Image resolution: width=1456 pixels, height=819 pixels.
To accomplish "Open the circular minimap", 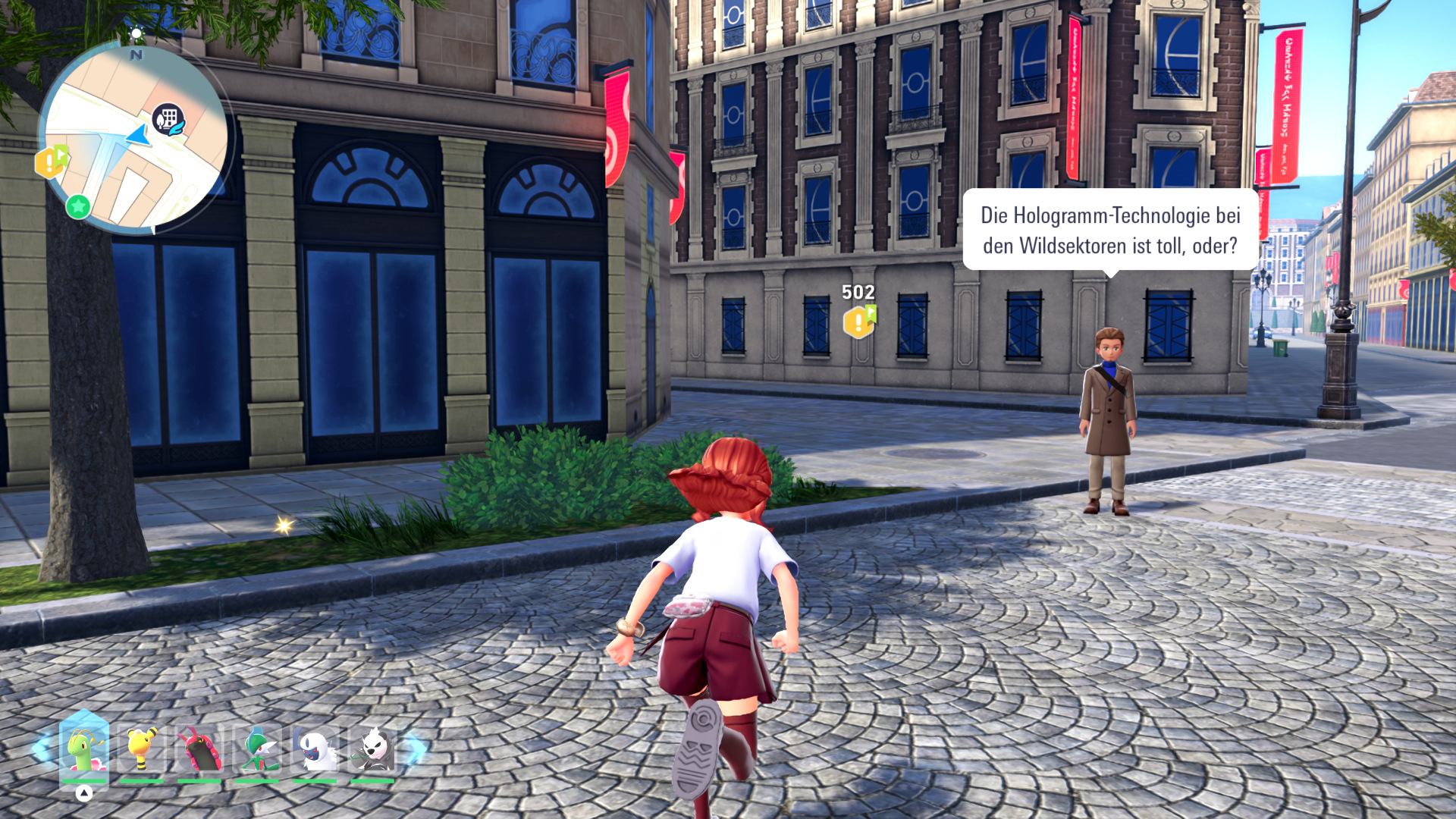I will pos(133,138).
